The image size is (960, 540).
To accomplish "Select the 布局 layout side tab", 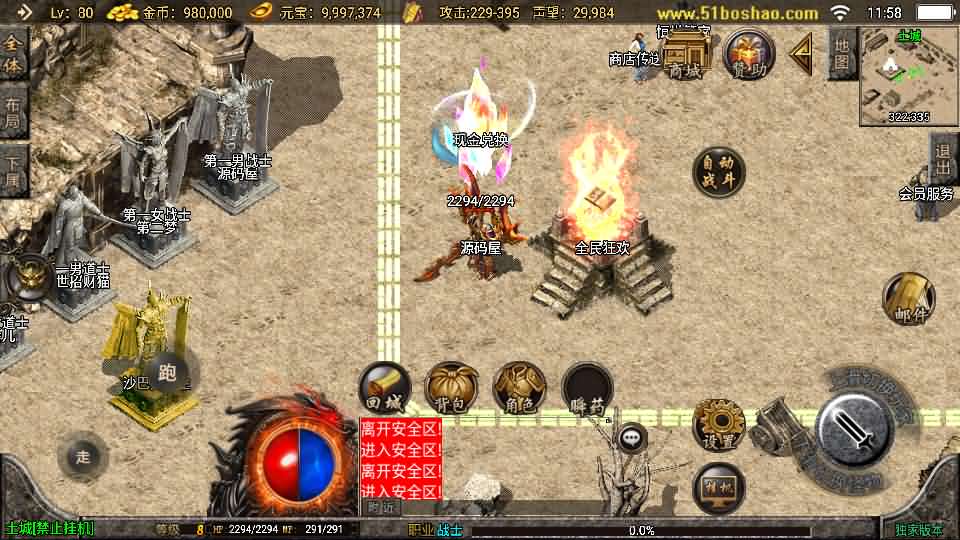I will pyautogui.click(x=12, y=112).
